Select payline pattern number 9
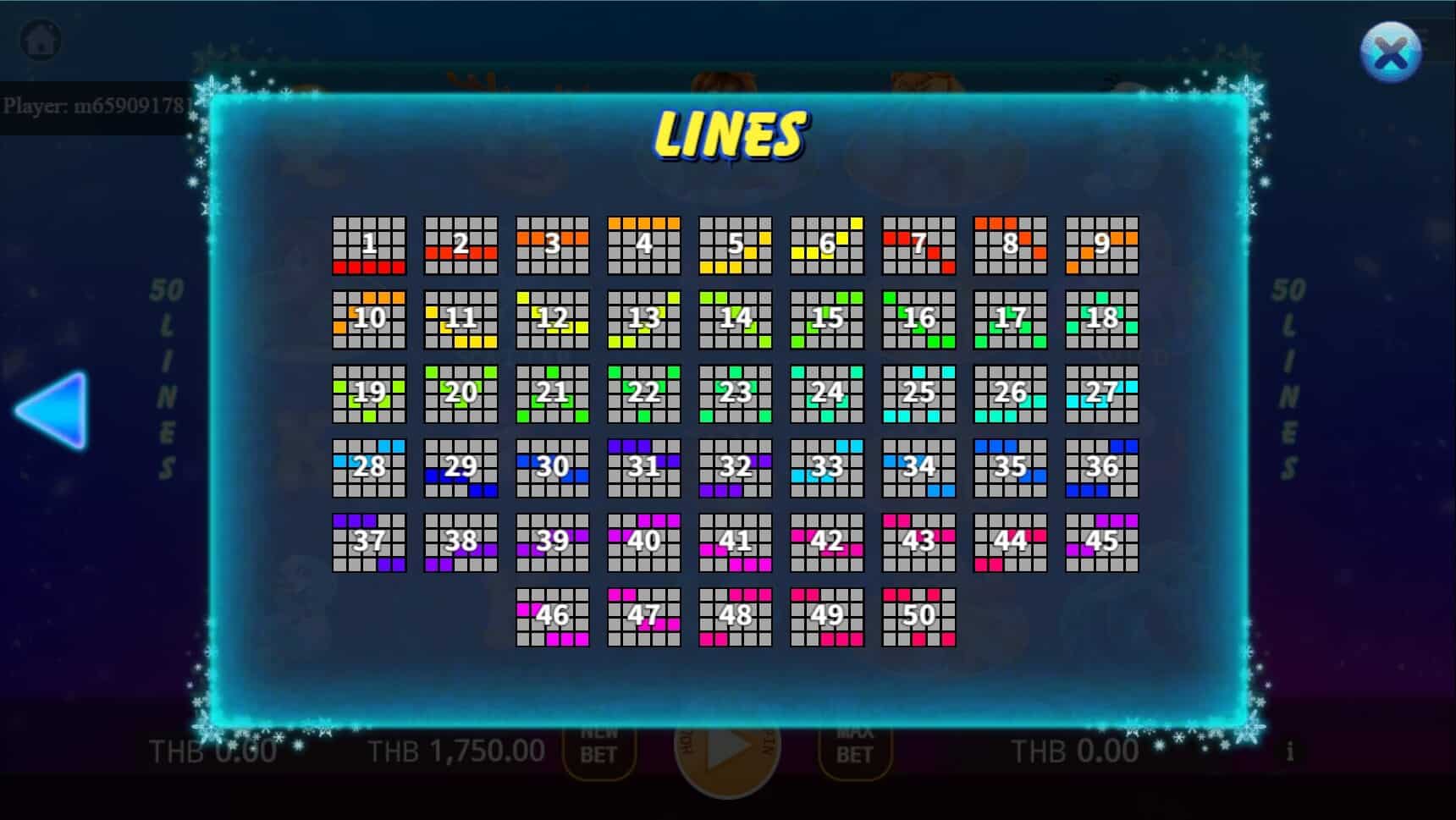 (x=1101, y=245)
